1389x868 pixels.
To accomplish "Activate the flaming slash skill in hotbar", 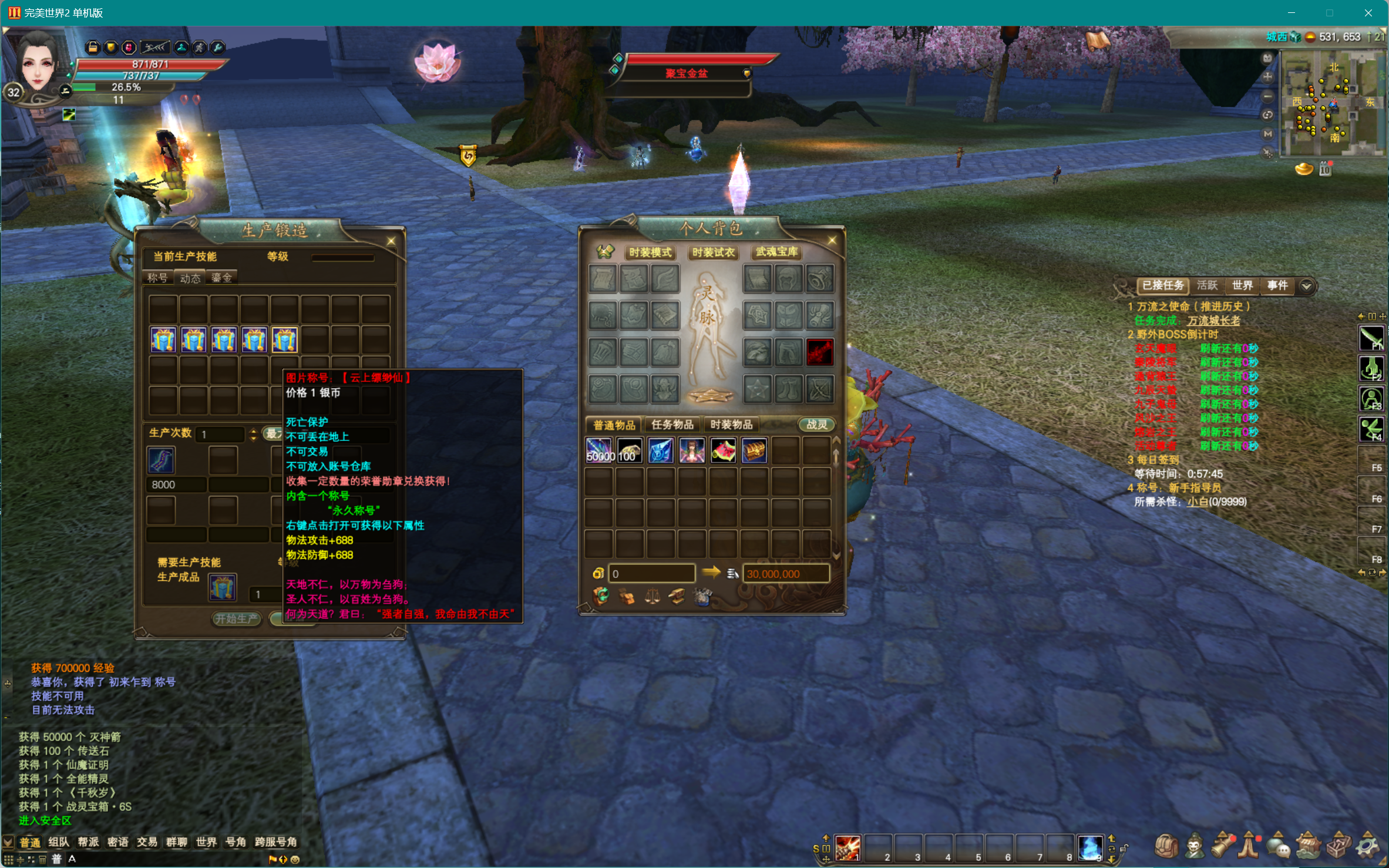I will point(847,848).
